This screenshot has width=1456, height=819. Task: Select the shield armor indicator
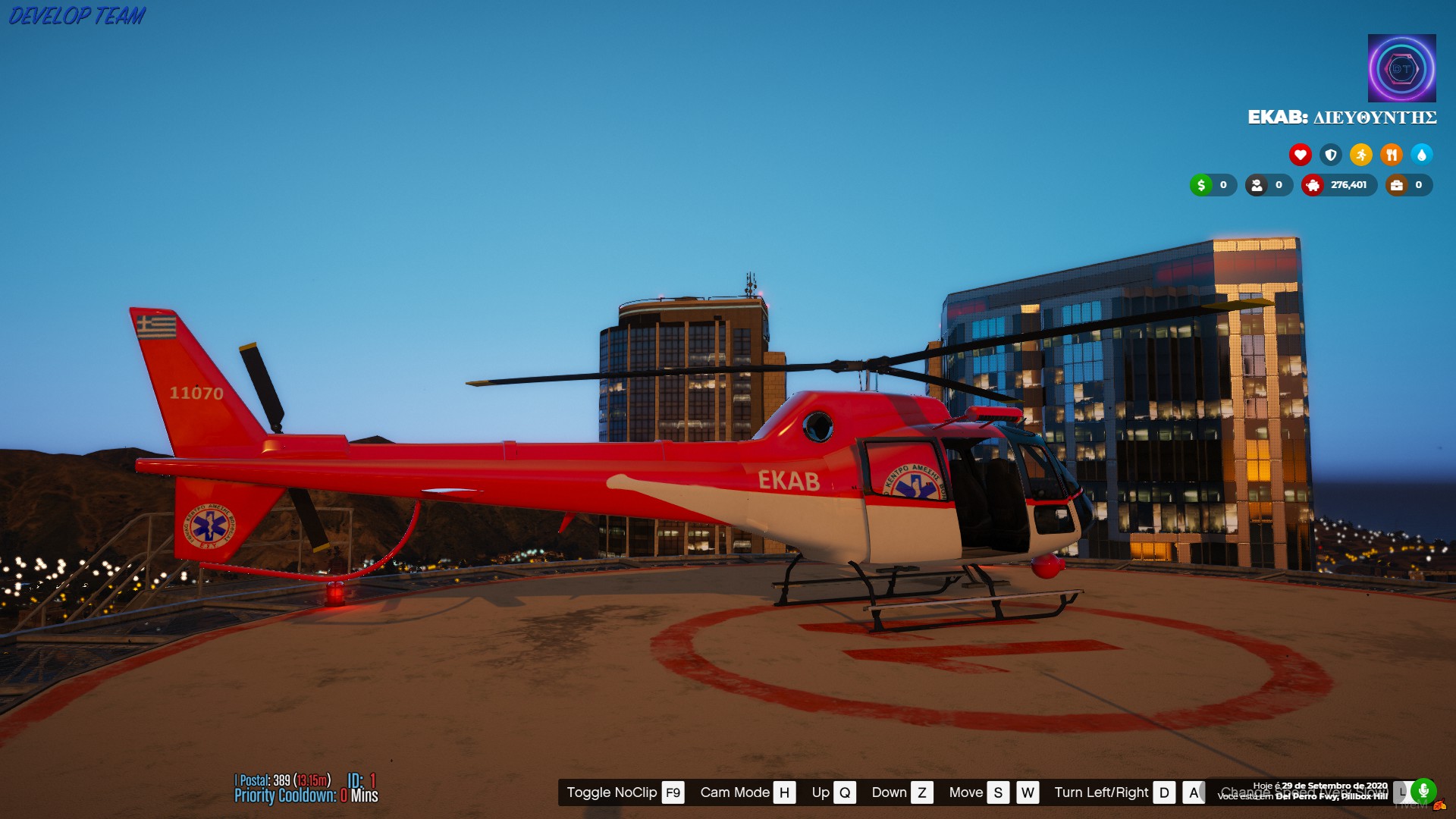(x=1330, y=155)
